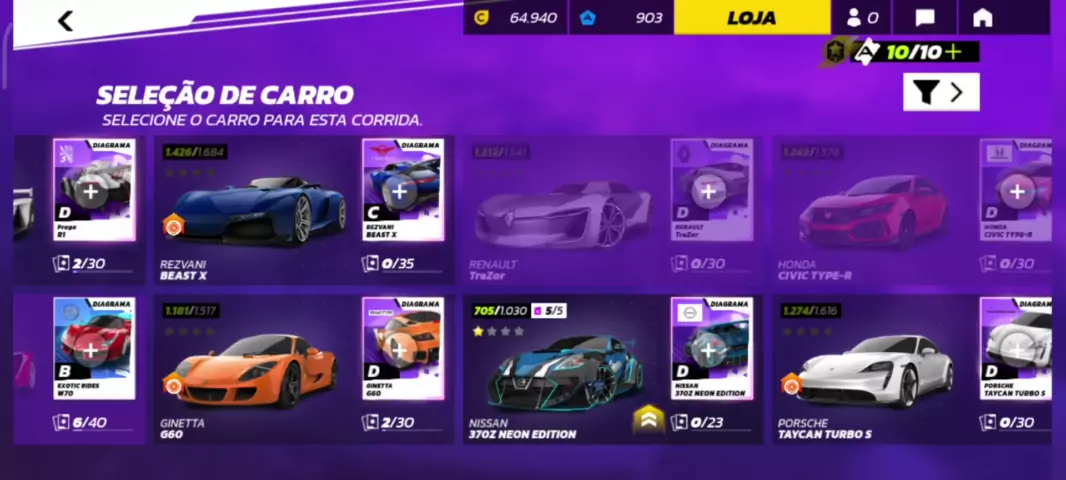The width and height of the screenshot is (1066, 480).
Task: Go back using the top-left arrow
Action: pos(66,20)
